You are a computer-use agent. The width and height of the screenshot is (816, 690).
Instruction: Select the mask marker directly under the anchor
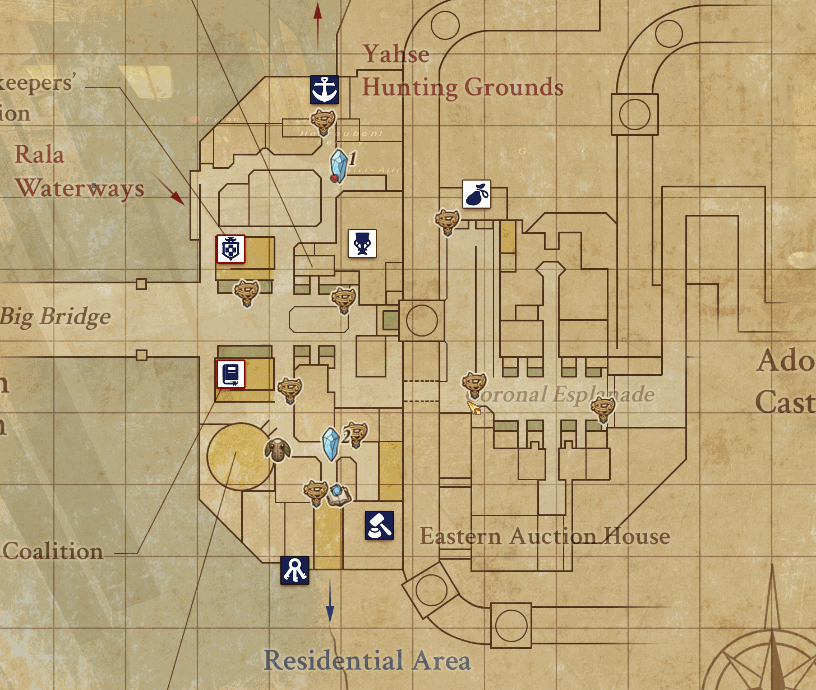coord(322,123)
